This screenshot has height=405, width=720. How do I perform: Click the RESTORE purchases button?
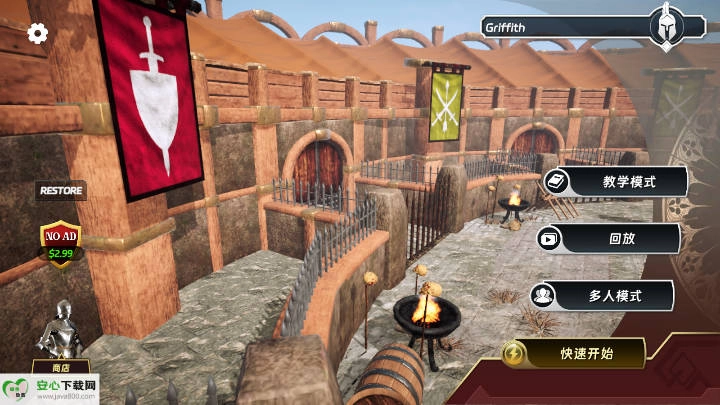pos(62,189)
